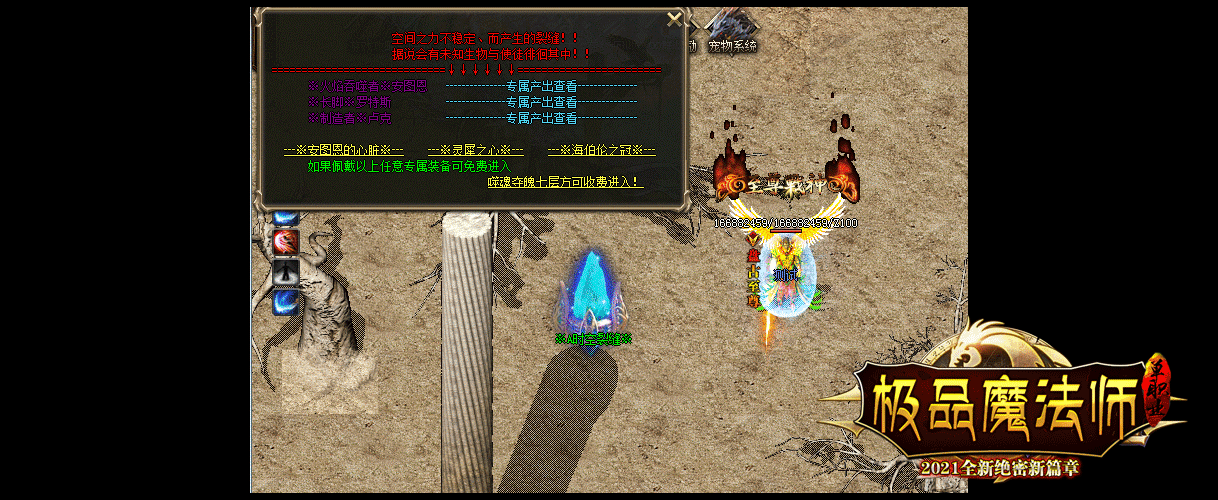Viewport: 1218px width, 500px height.
Task: Open the 宠物系统 pet system
Action: point(733,45)
